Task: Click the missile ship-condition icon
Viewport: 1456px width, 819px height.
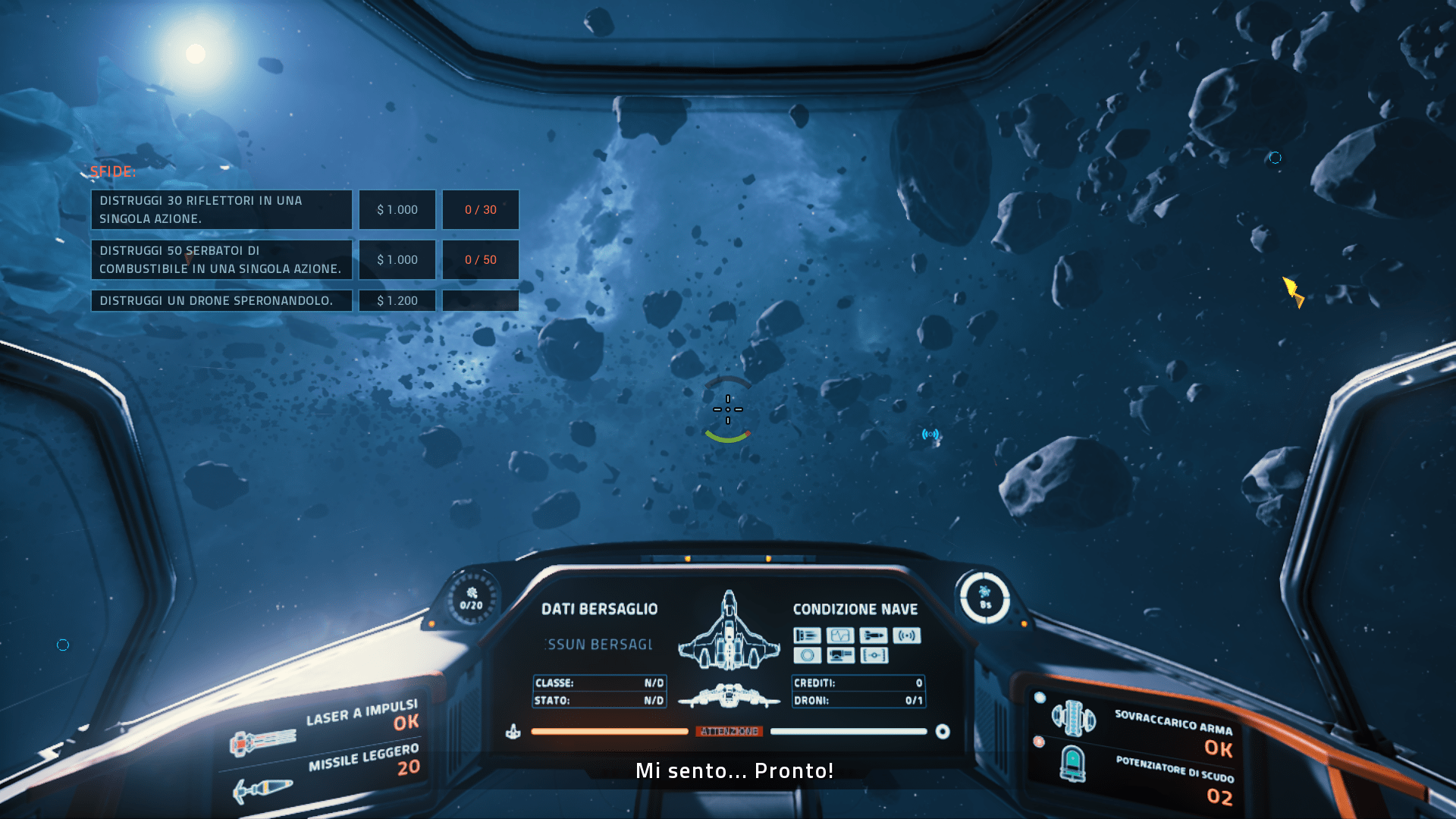Action: tap(874, 635)
